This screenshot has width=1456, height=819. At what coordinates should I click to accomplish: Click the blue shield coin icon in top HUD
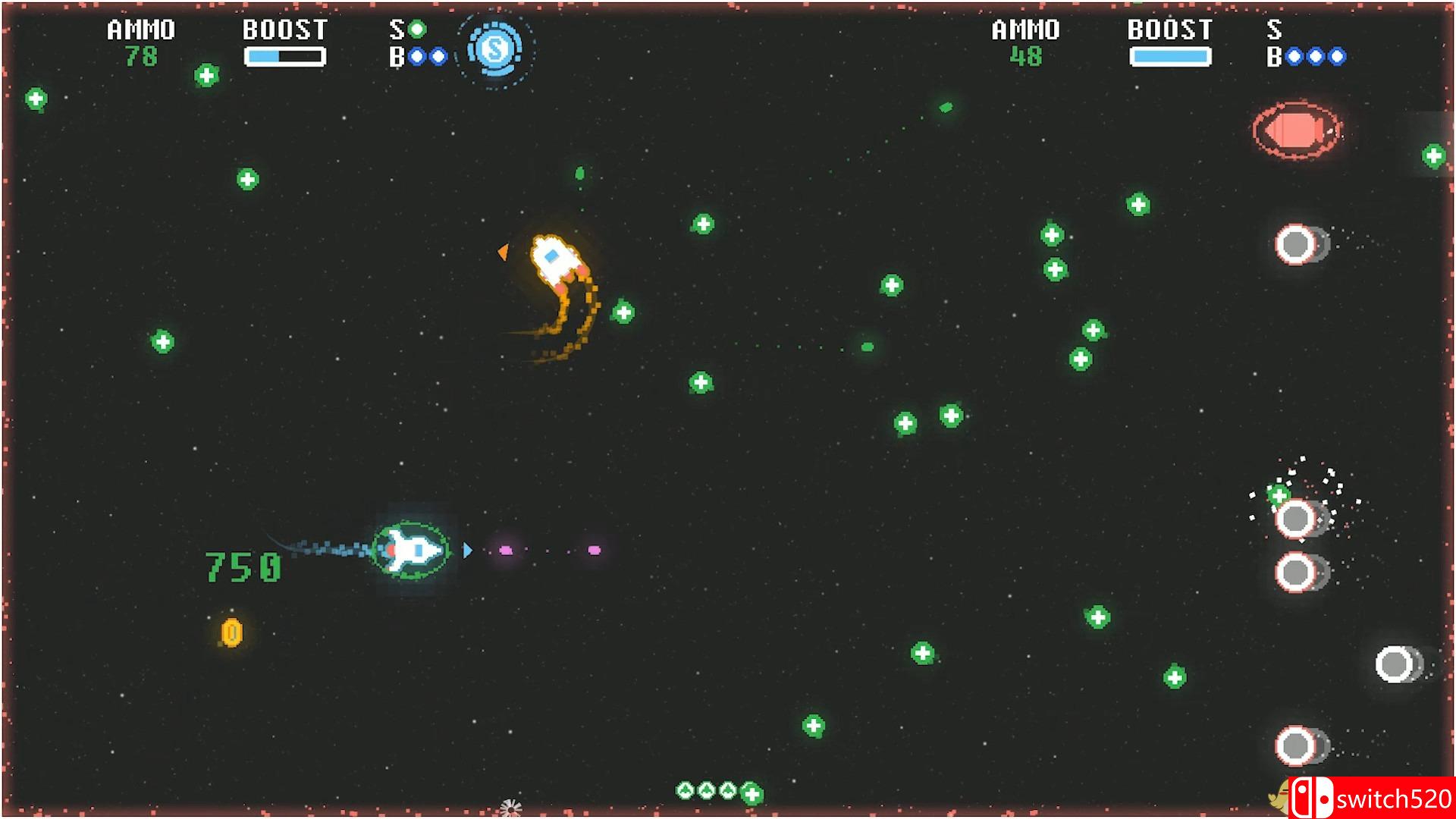click(494, 51)
